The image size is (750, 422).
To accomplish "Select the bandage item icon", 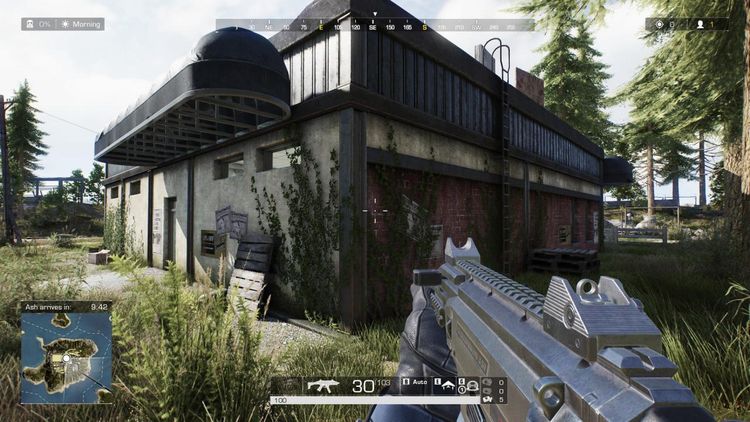I will pyautogui.click(x=488, y=399).
